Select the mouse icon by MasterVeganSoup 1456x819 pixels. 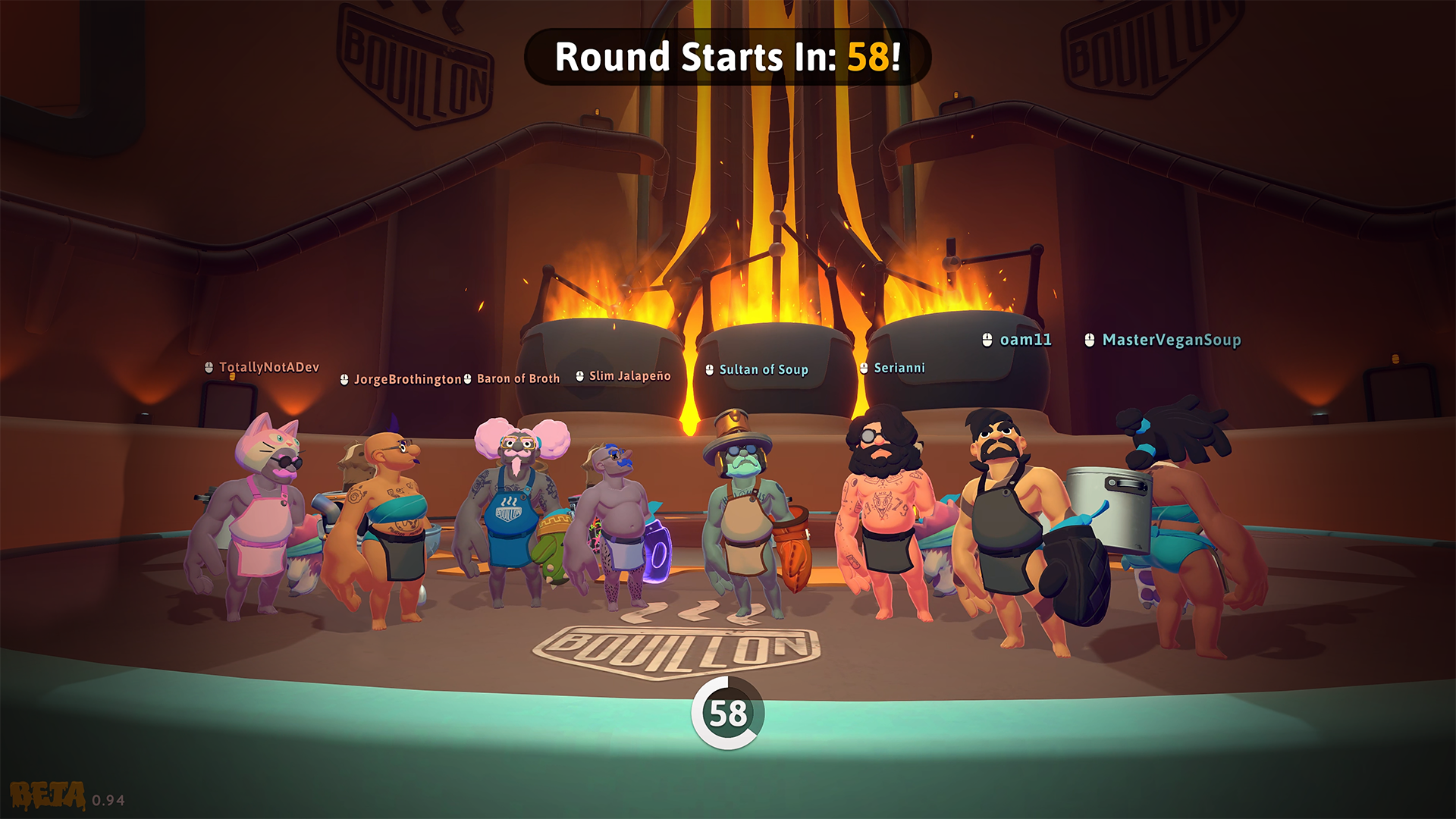point(1090,340)
